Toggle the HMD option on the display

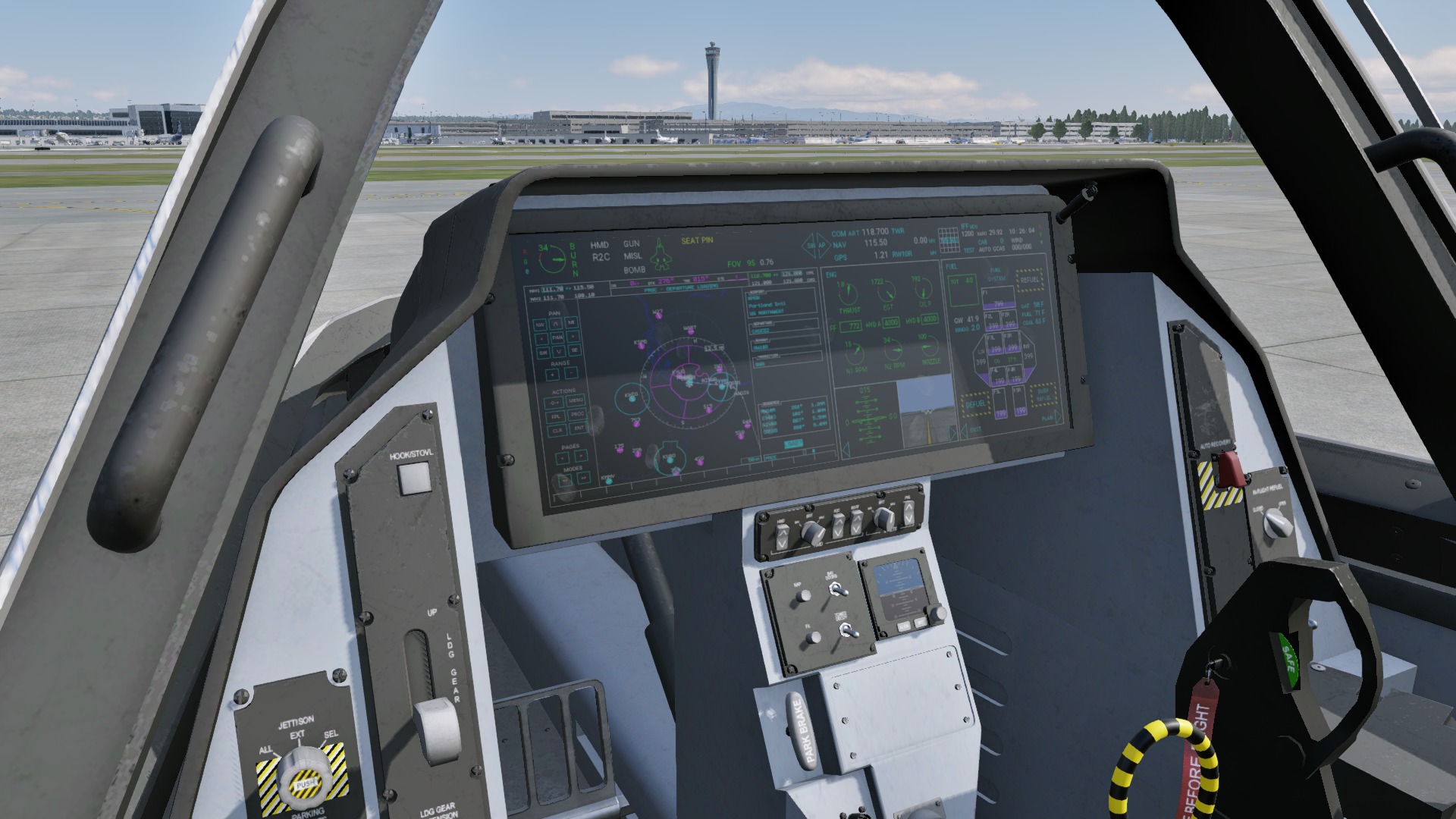pyautogui.click(x=599, y=245)
